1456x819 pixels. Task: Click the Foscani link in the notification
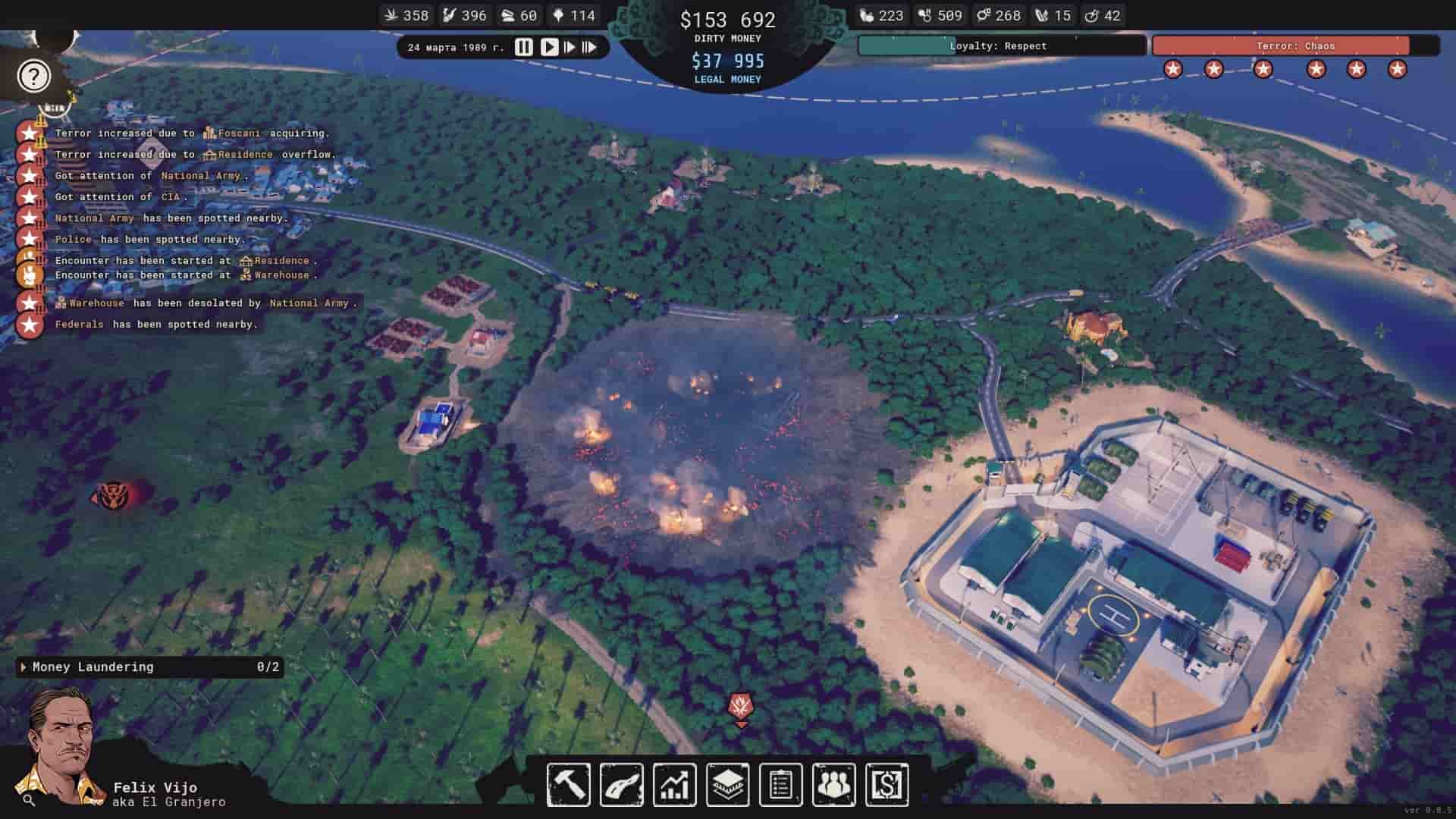[238, 133]
